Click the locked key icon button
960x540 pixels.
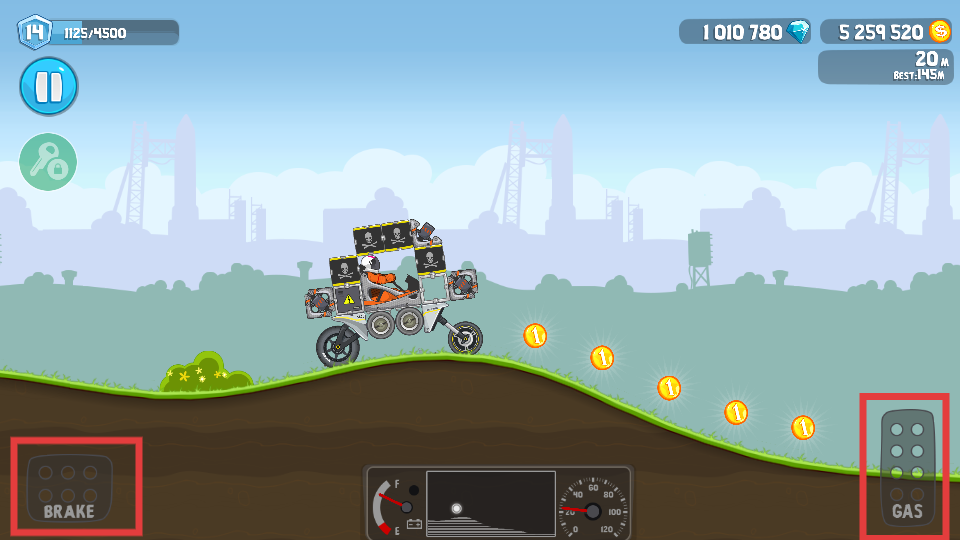pos(48,161)
